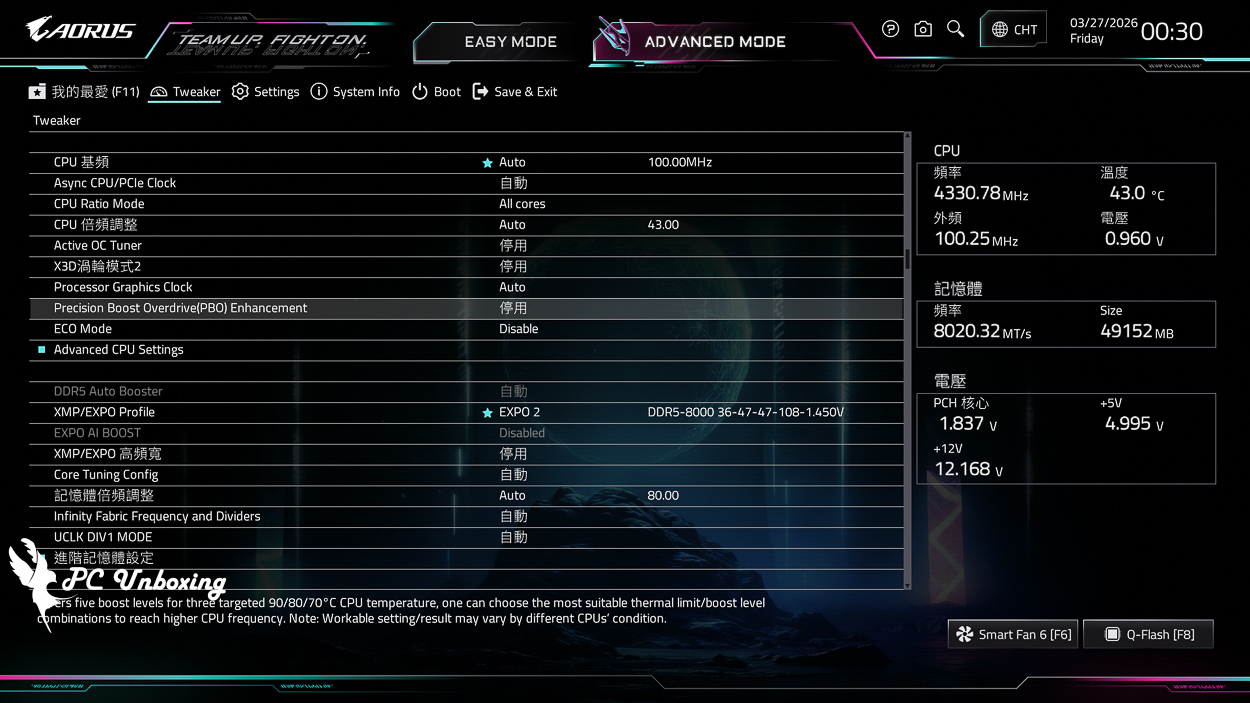The image size is (1250, 703).
Task: Open Smart Fan 6 settings
Action: (1013, 634)
